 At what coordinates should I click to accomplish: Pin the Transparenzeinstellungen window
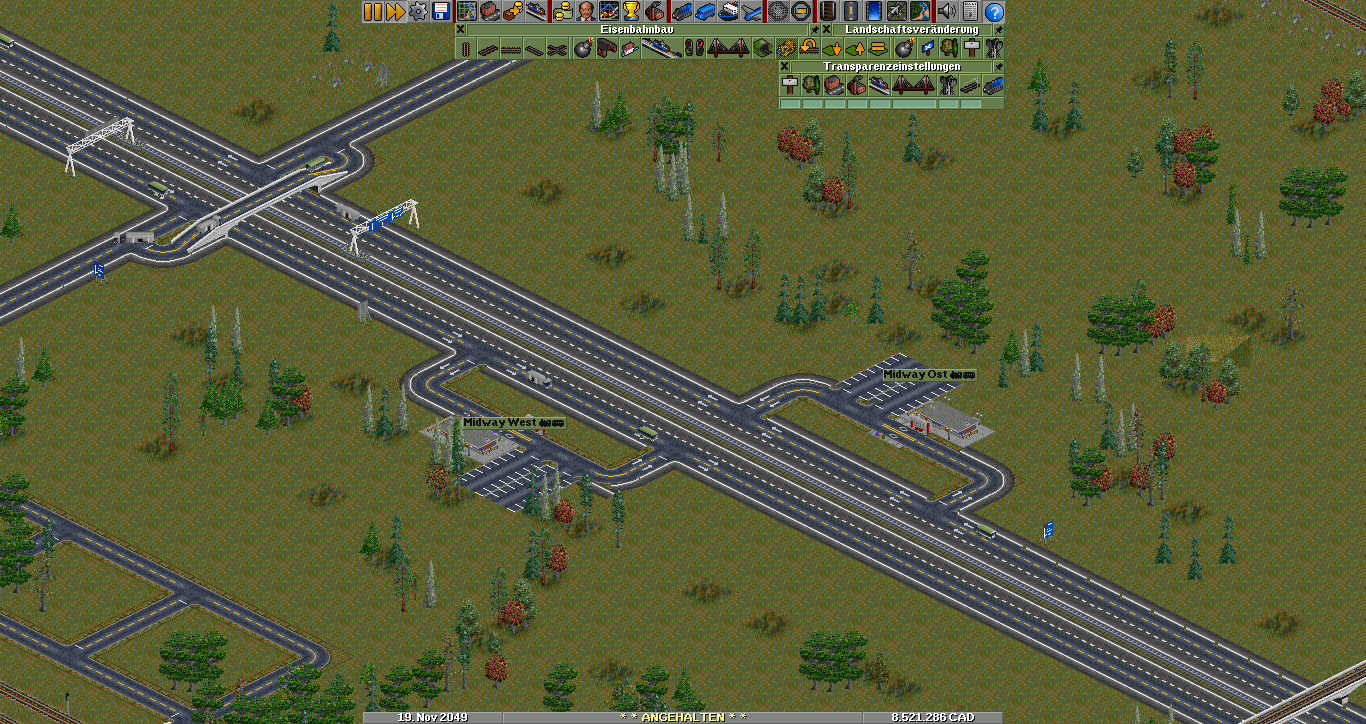(x=998, y=66)
